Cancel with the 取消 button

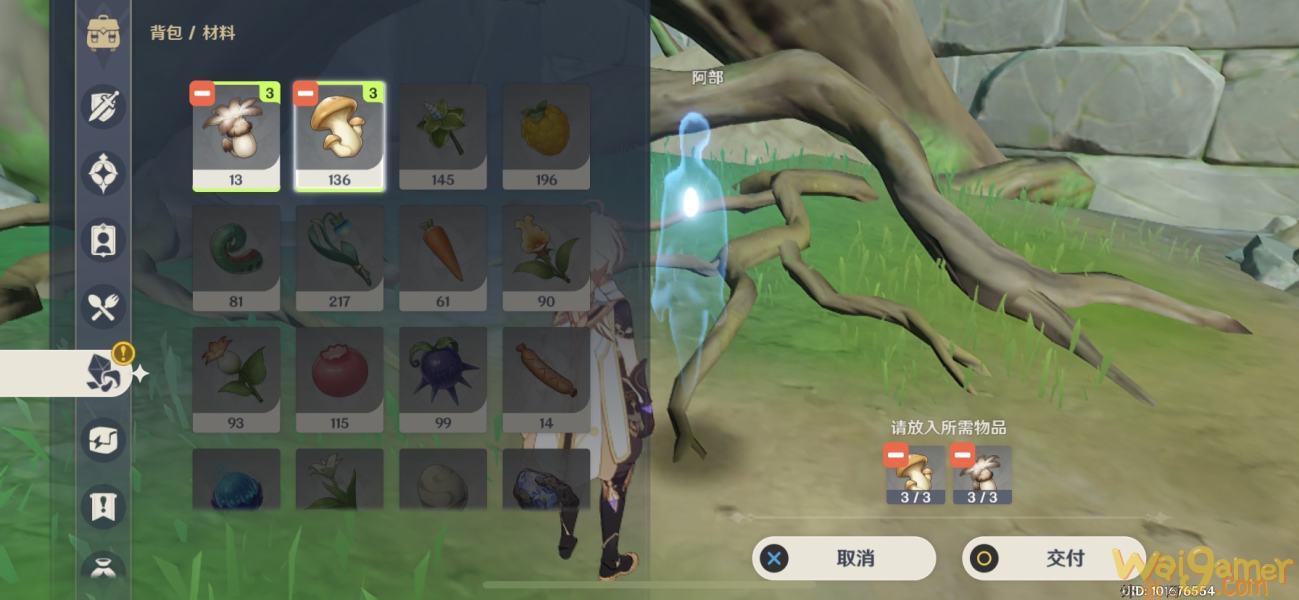[844, 558]
